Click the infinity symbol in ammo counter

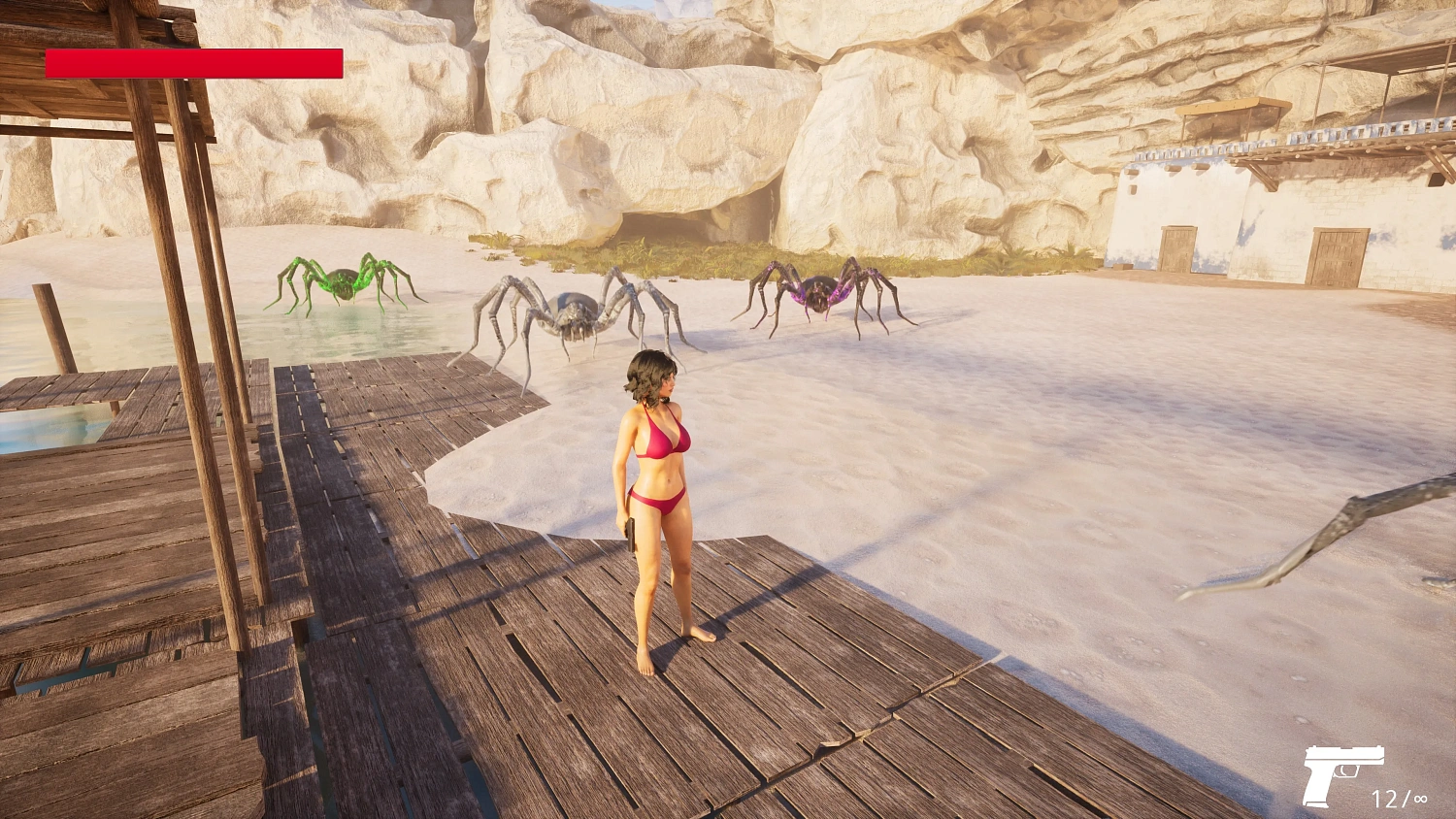point(1420,800)
